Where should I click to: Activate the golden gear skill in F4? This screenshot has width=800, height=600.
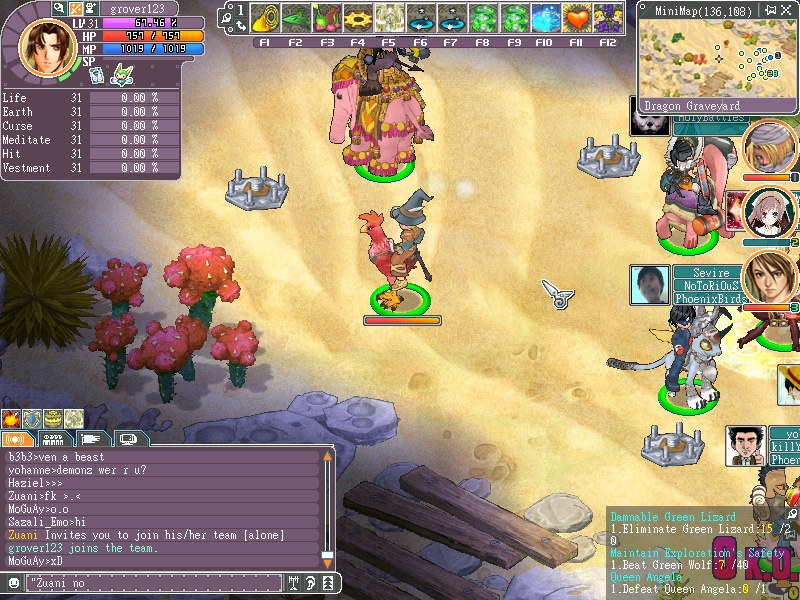pos(358,19)
